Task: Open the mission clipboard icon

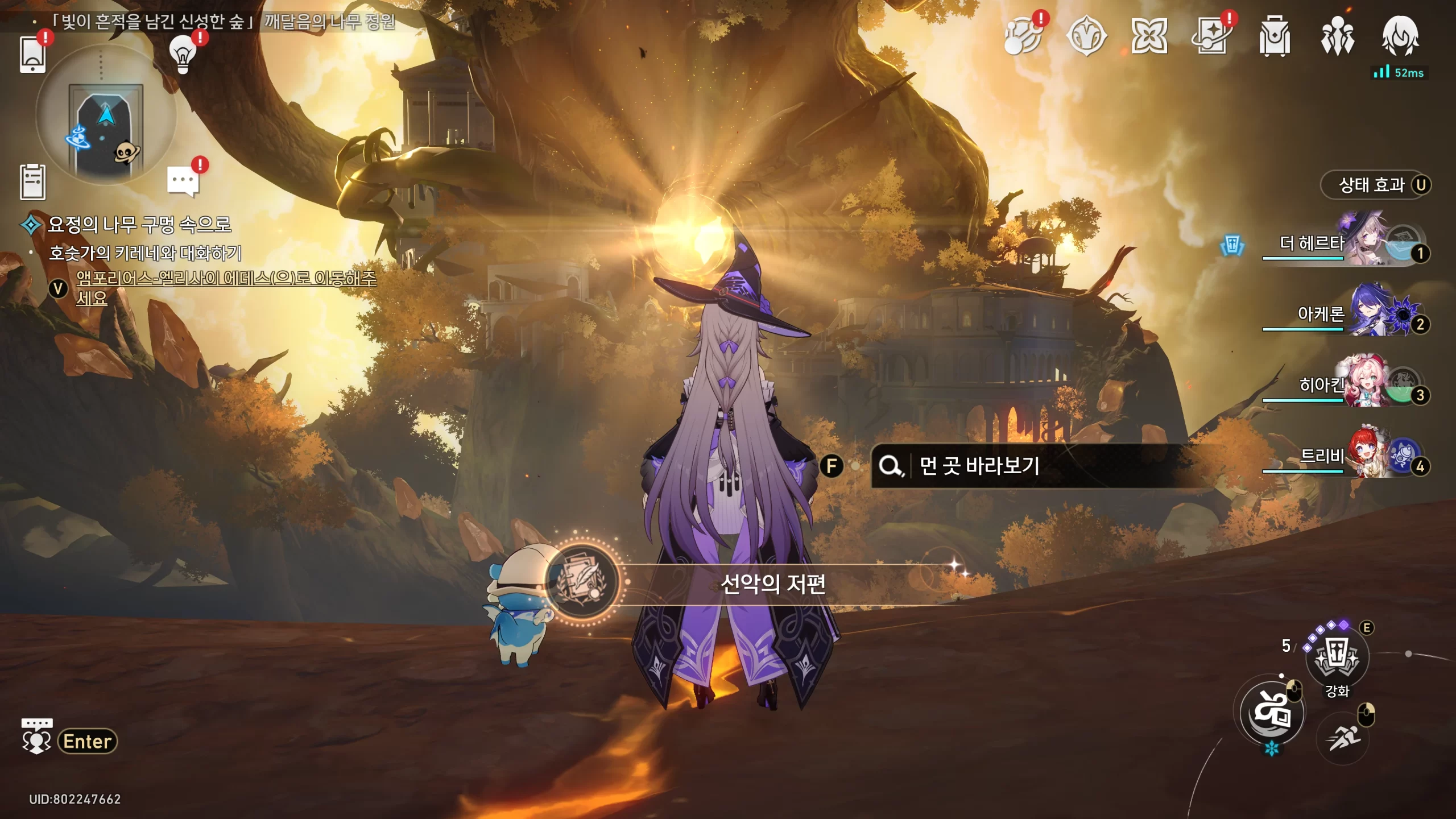Action: pyautogui.click(x=32, y=182)
